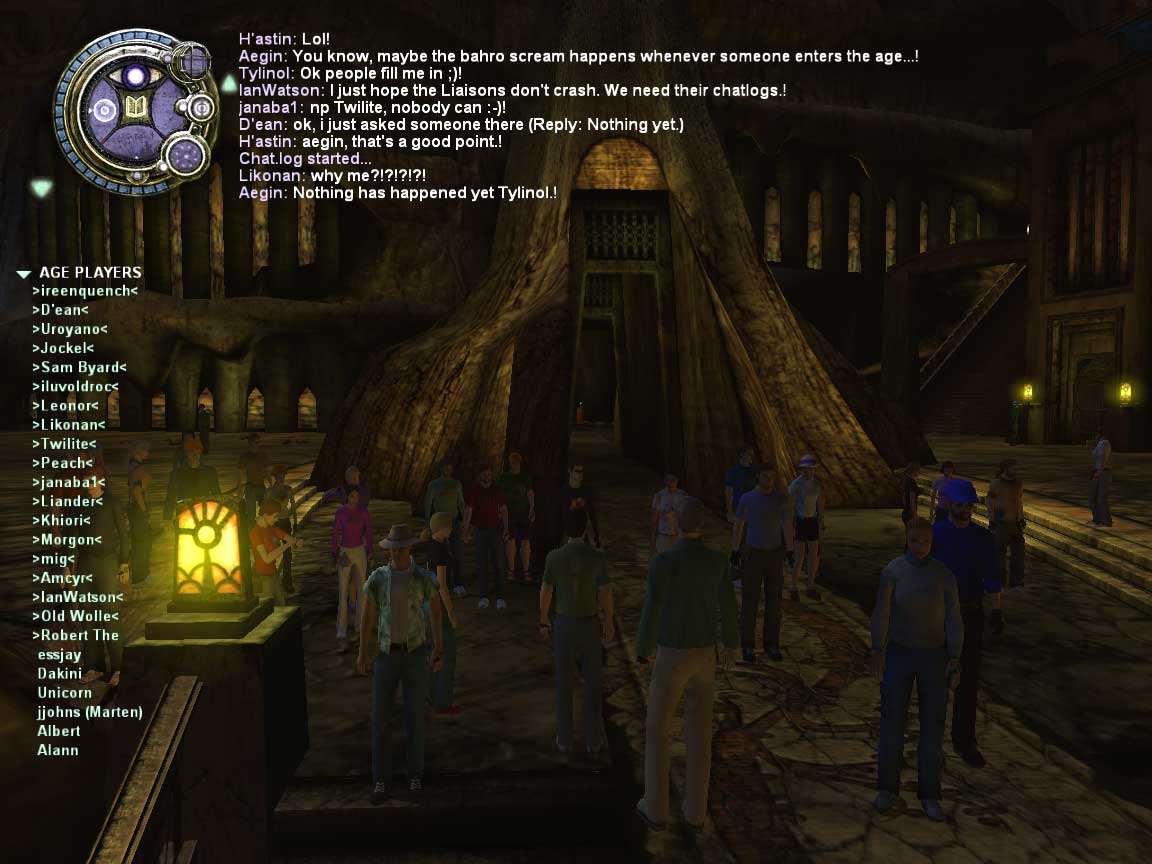
Task: Click the KI's small right-side round button
Action: click(200, 108)
